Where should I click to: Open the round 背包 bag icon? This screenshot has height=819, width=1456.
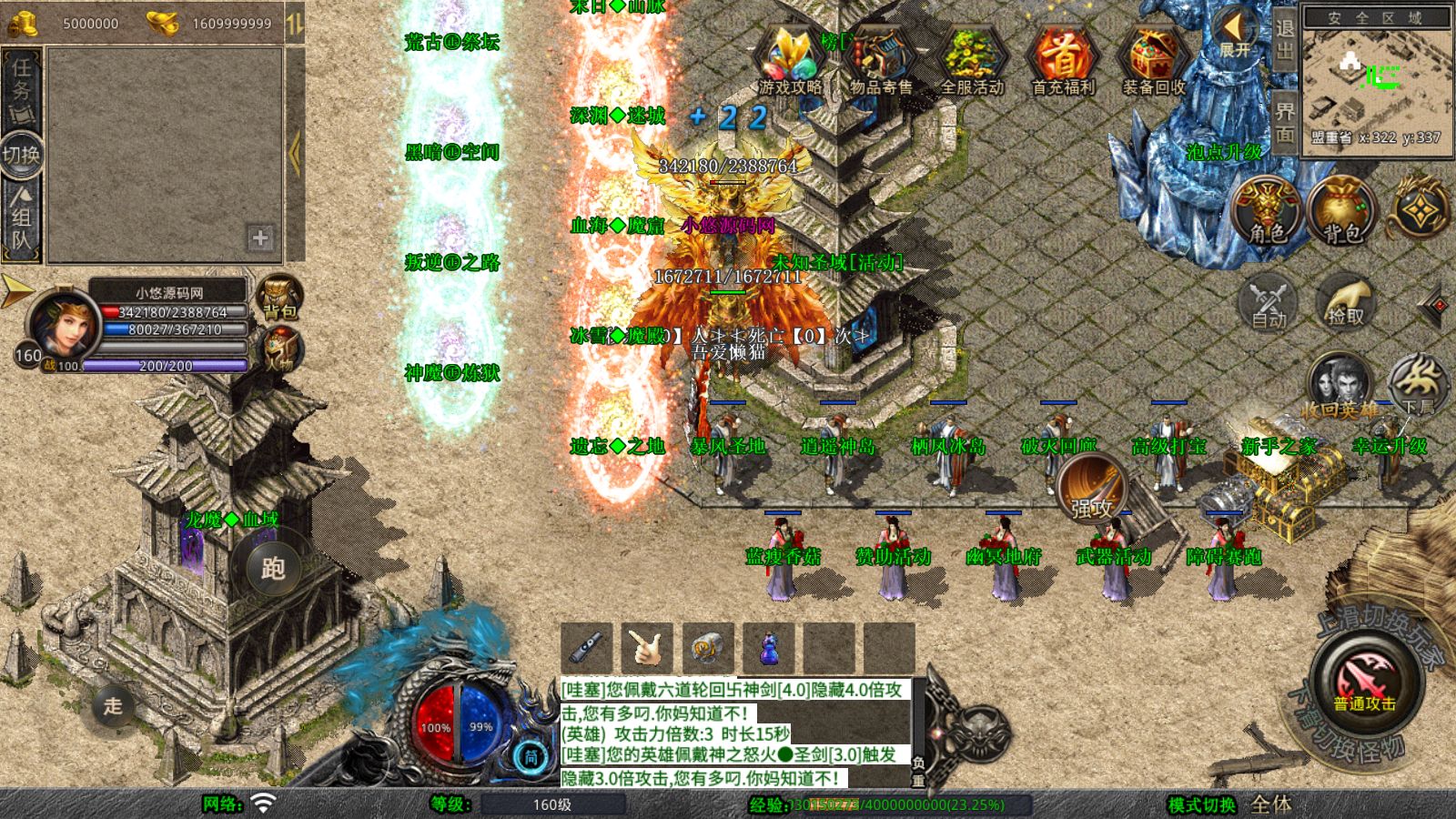point(1341,211)
